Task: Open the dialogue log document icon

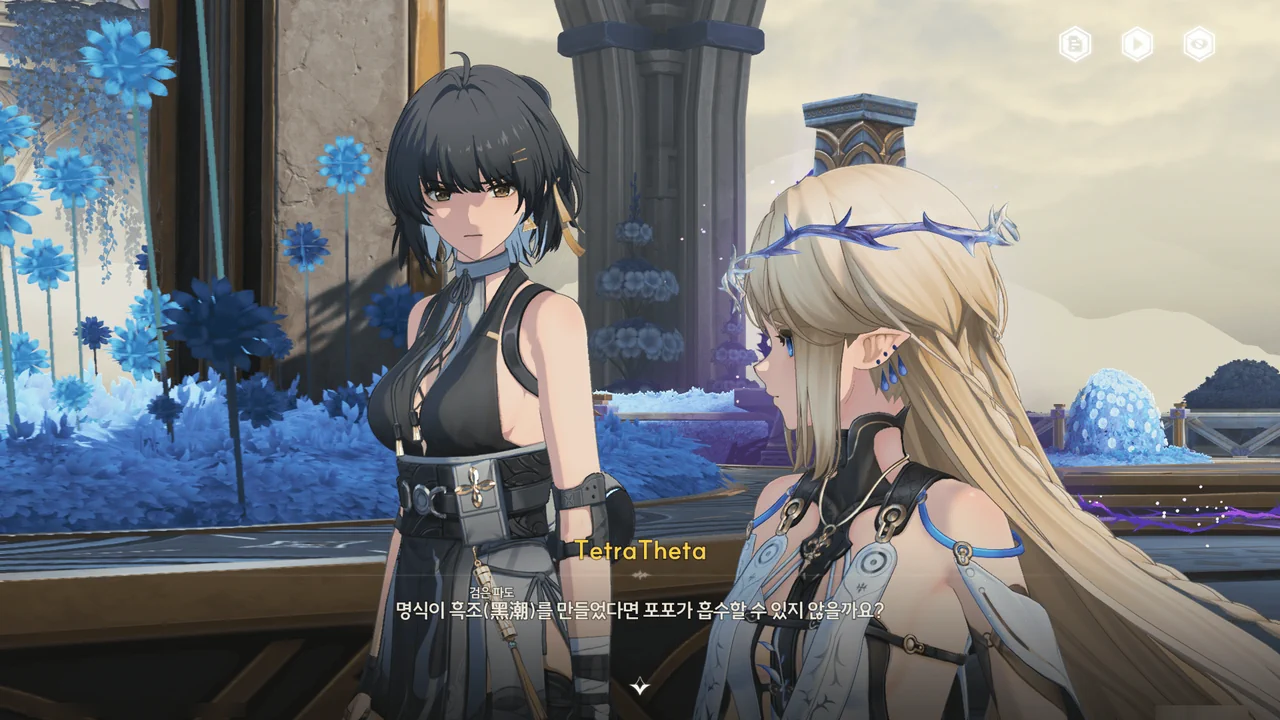Action: pyautogui.click(x=1075, y=44)
